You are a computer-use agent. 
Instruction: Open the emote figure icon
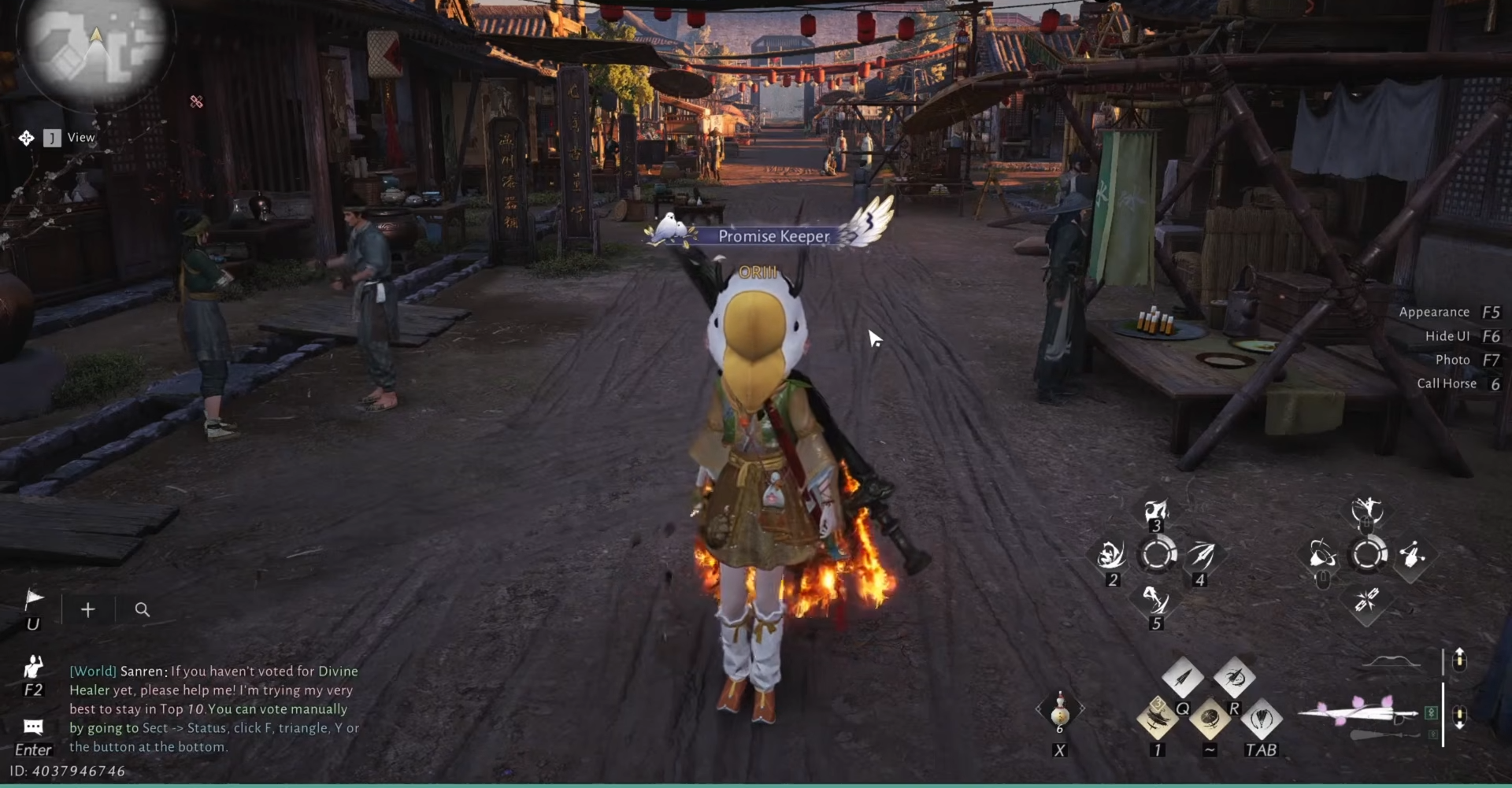[x=33, y=668]
